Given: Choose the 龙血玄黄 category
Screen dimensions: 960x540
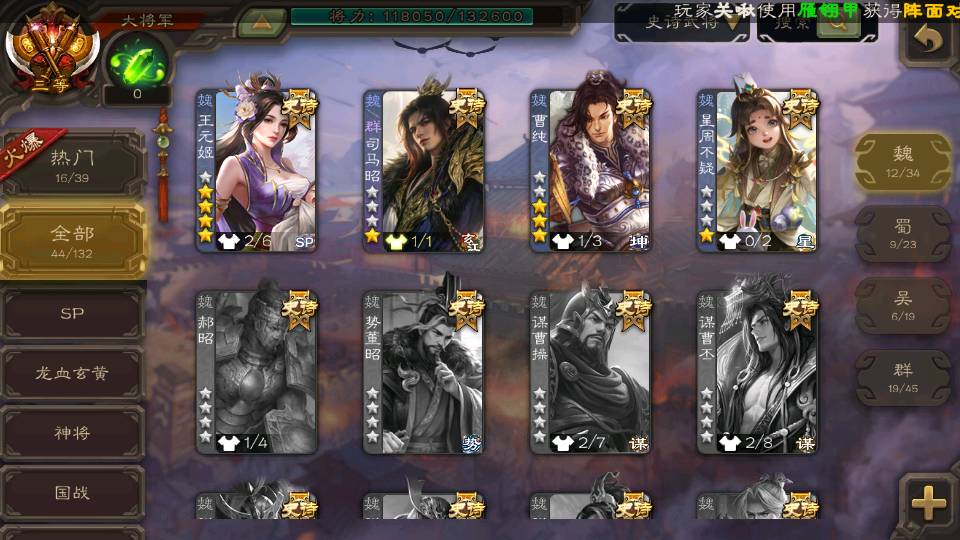Looking at the screenshot, I should pyautogui.click(x=72, y=374).
